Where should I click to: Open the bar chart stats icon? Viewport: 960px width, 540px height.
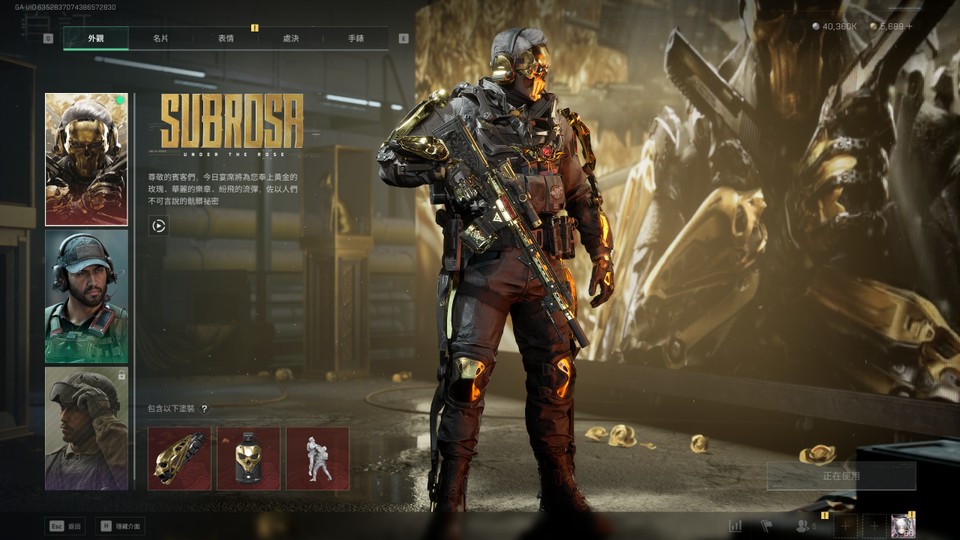coord(736,526)
